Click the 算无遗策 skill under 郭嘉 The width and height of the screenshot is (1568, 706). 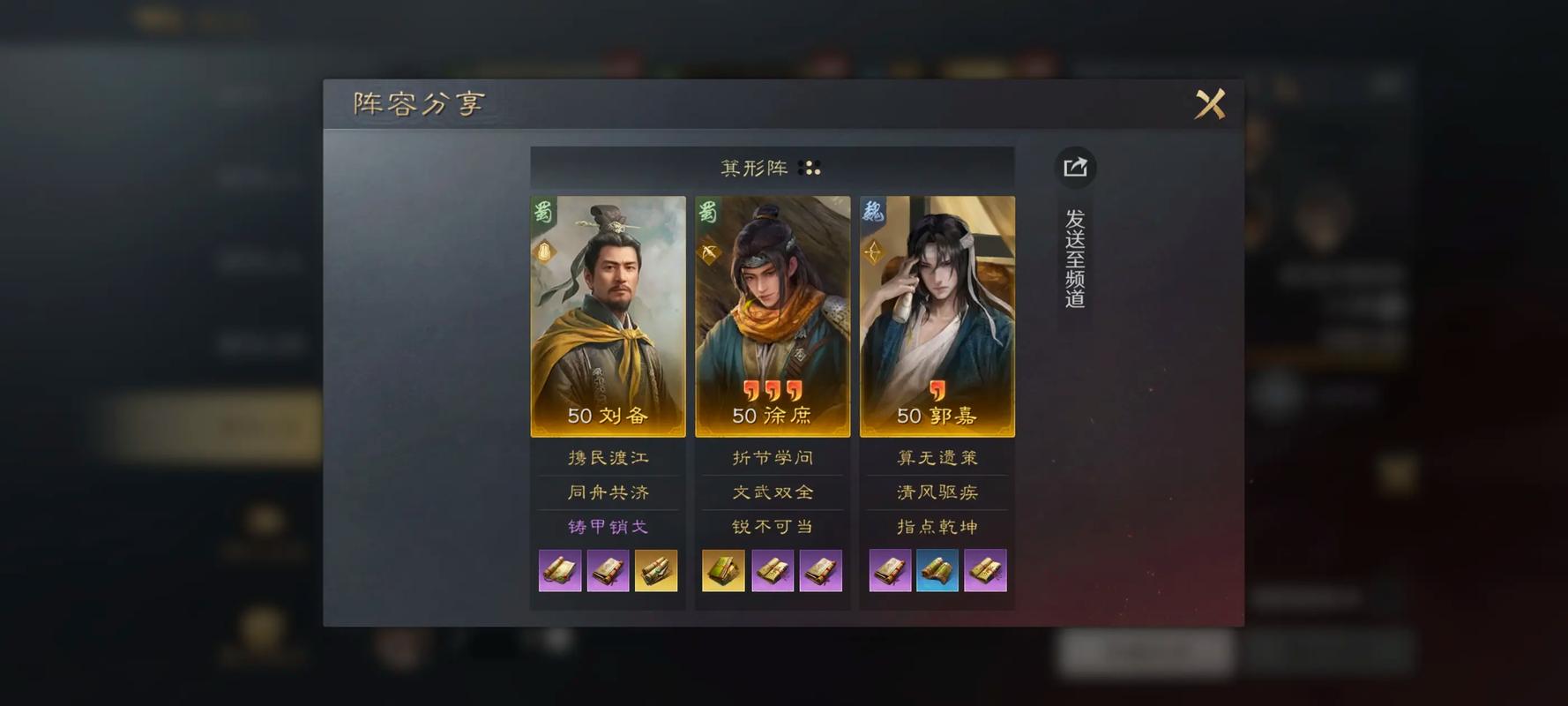937,458
